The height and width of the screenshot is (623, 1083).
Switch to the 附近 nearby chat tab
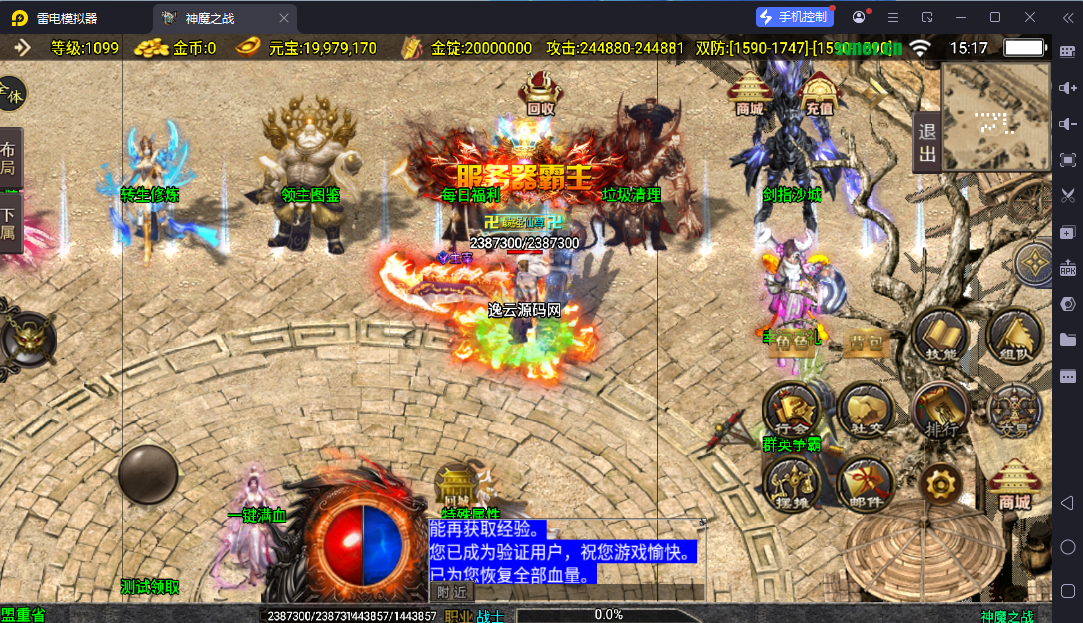tap(451, 592)
